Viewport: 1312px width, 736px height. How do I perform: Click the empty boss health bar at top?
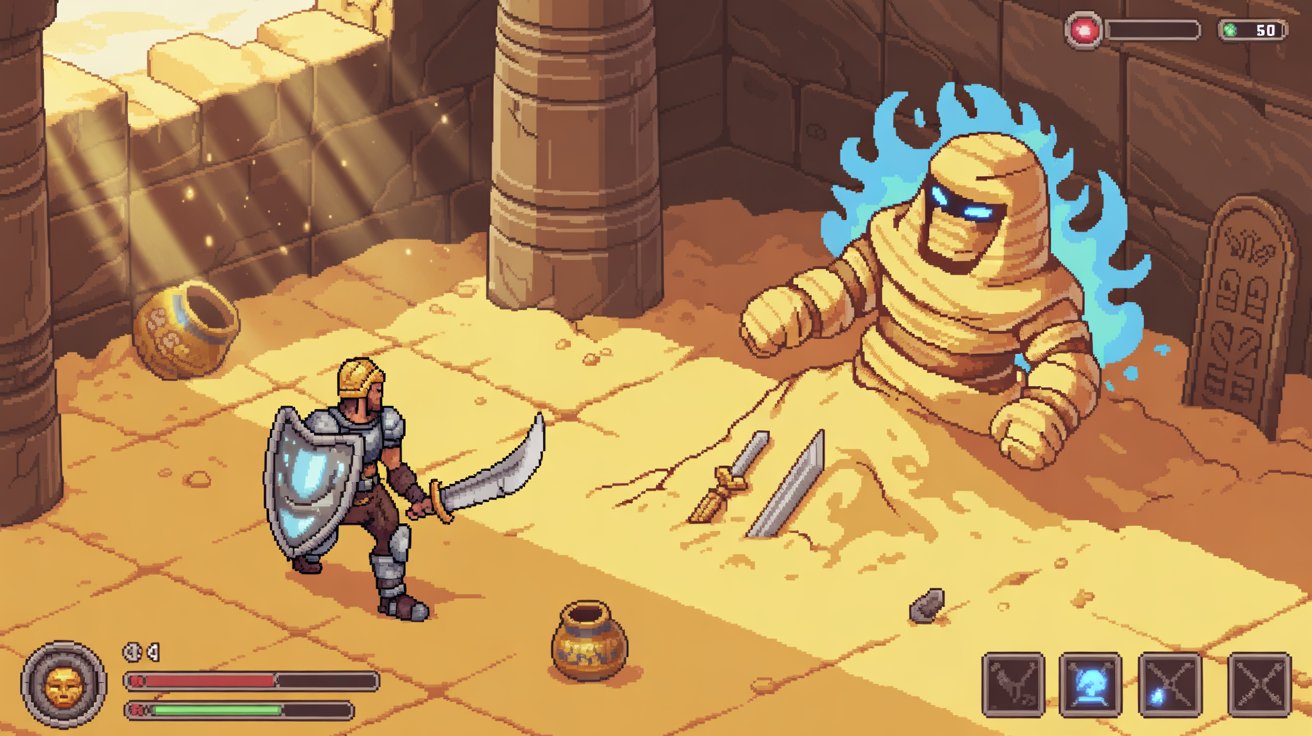[1152, 29]
